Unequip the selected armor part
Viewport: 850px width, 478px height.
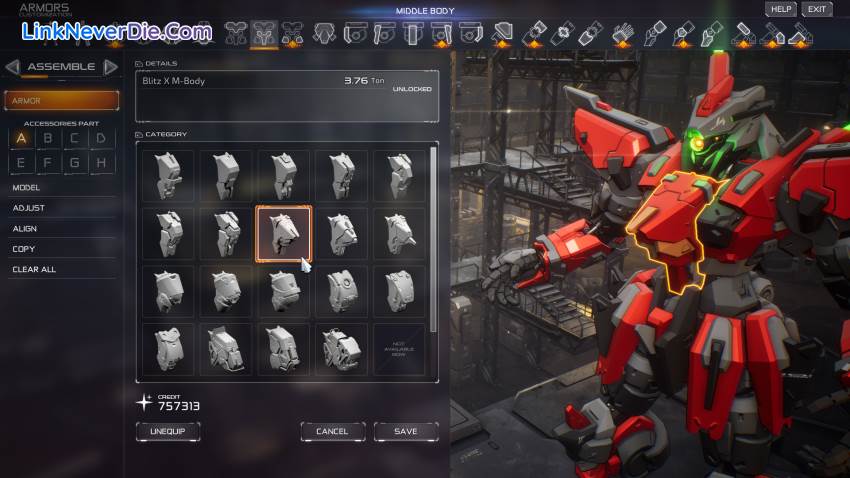point(168,431)
